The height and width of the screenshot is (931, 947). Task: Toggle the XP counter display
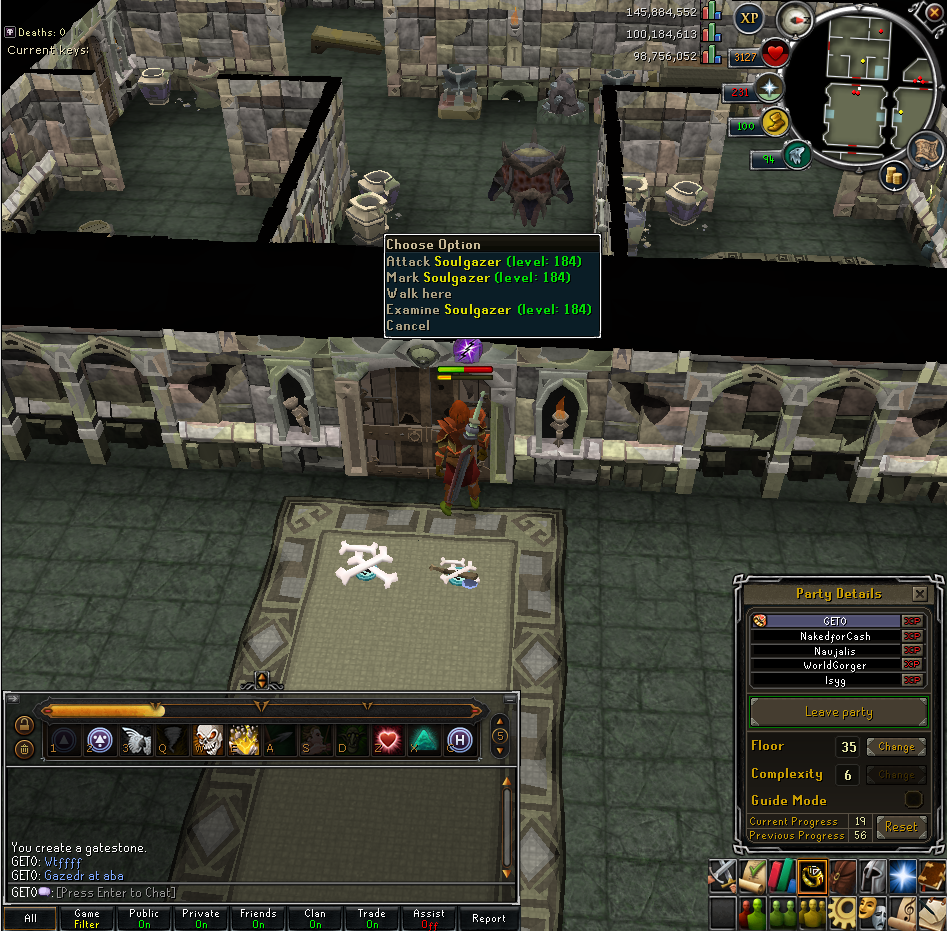pyautogui.click(x=748, y=18)
